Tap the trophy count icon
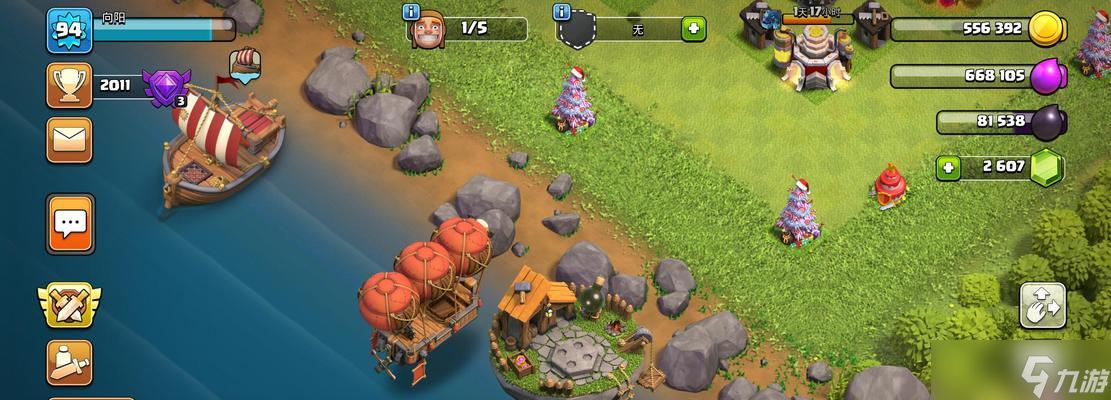Screen dimensions: 1111x400 69,86
